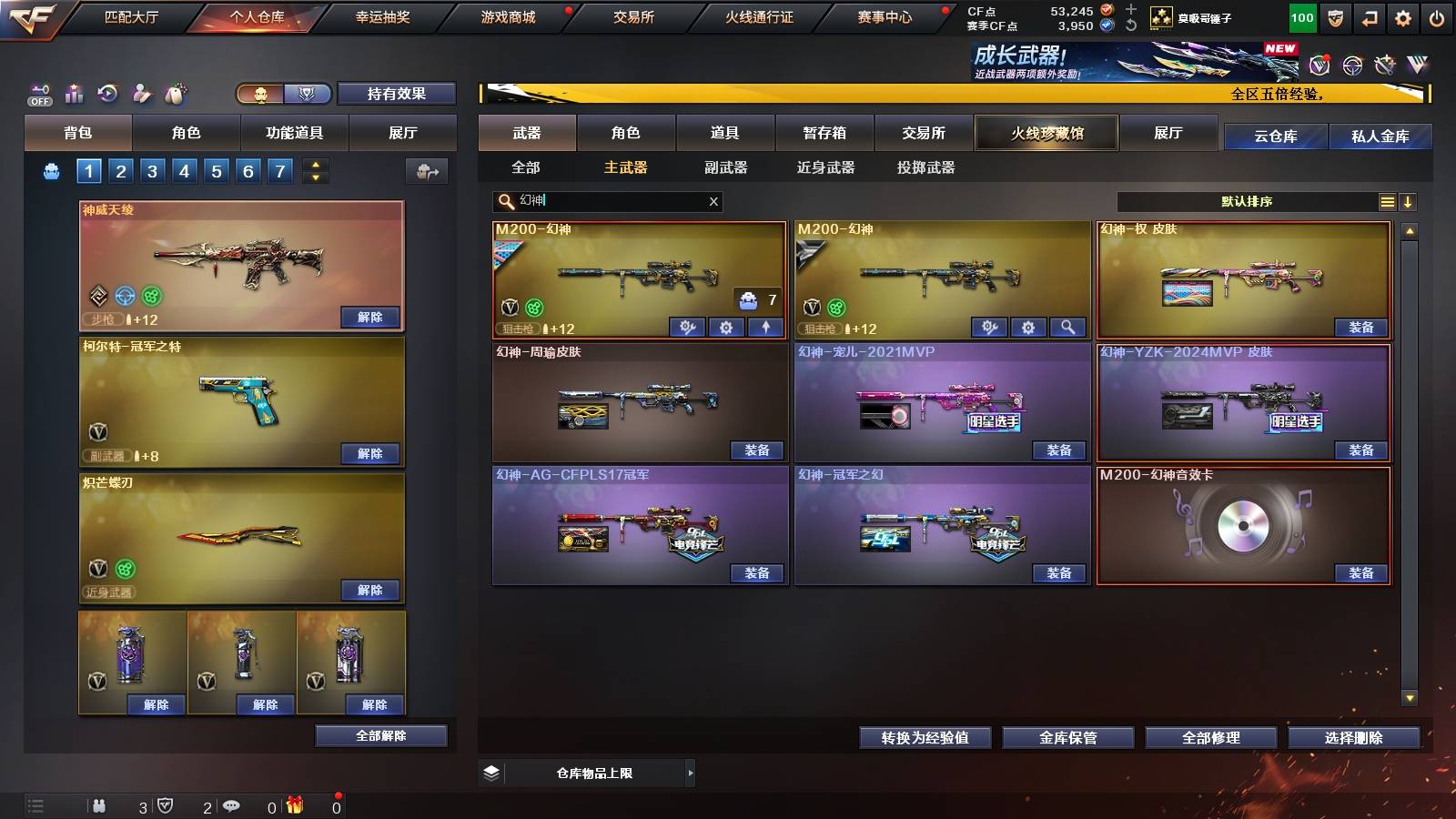Viewport: 1456px width, 819px height.
Task: Open the 默认排序 sorting dropdown
Action: click(x=1247, y=201)
